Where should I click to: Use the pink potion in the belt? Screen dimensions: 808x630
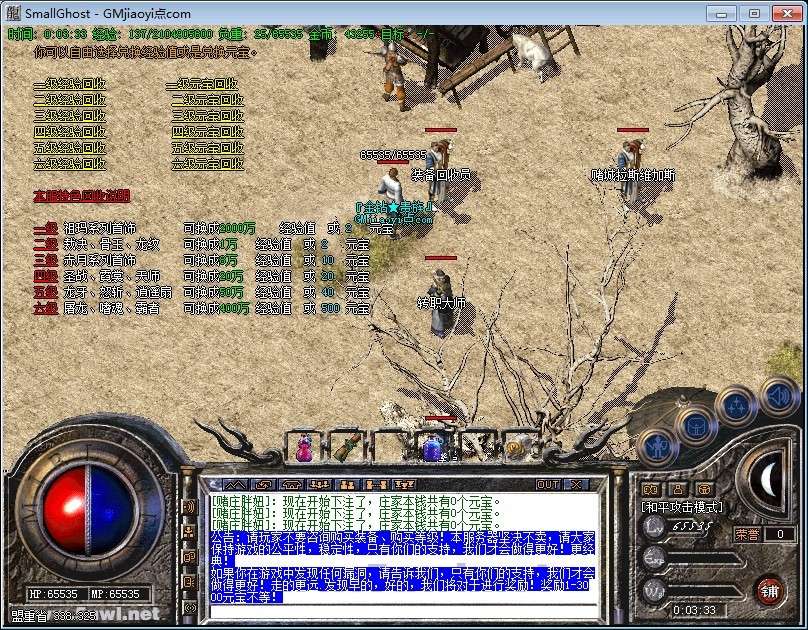[x=303, y=448]
